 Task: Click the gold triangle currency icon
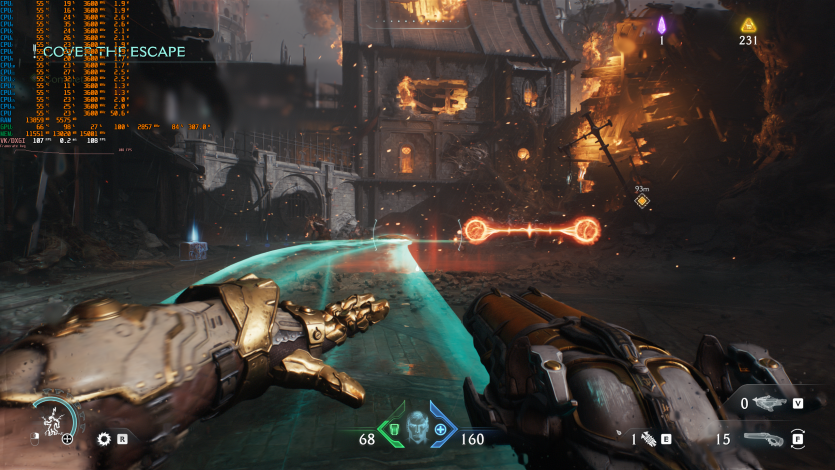(x=748, y=25)
